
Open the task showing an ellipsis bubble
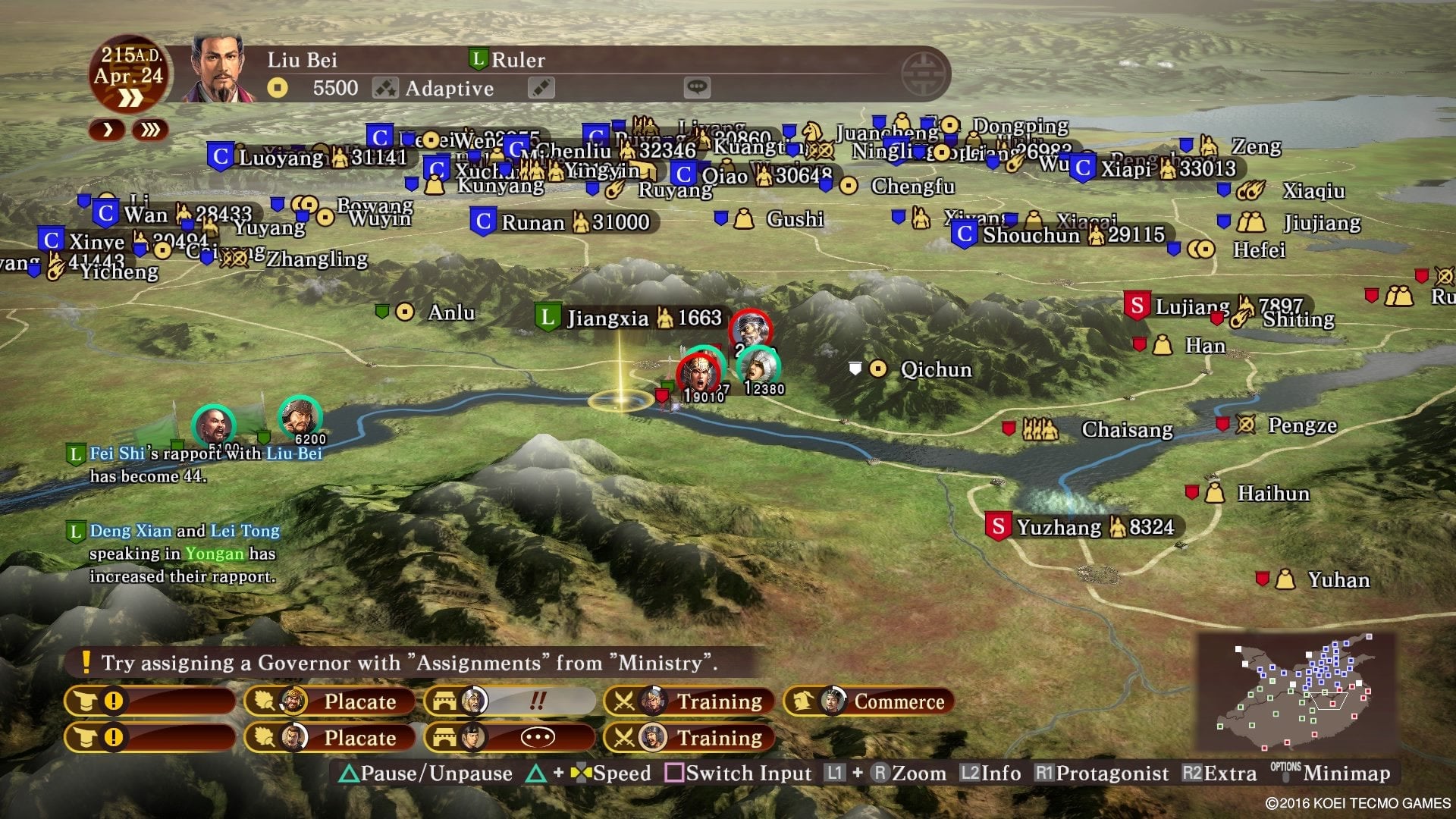(x=510, y=737)
